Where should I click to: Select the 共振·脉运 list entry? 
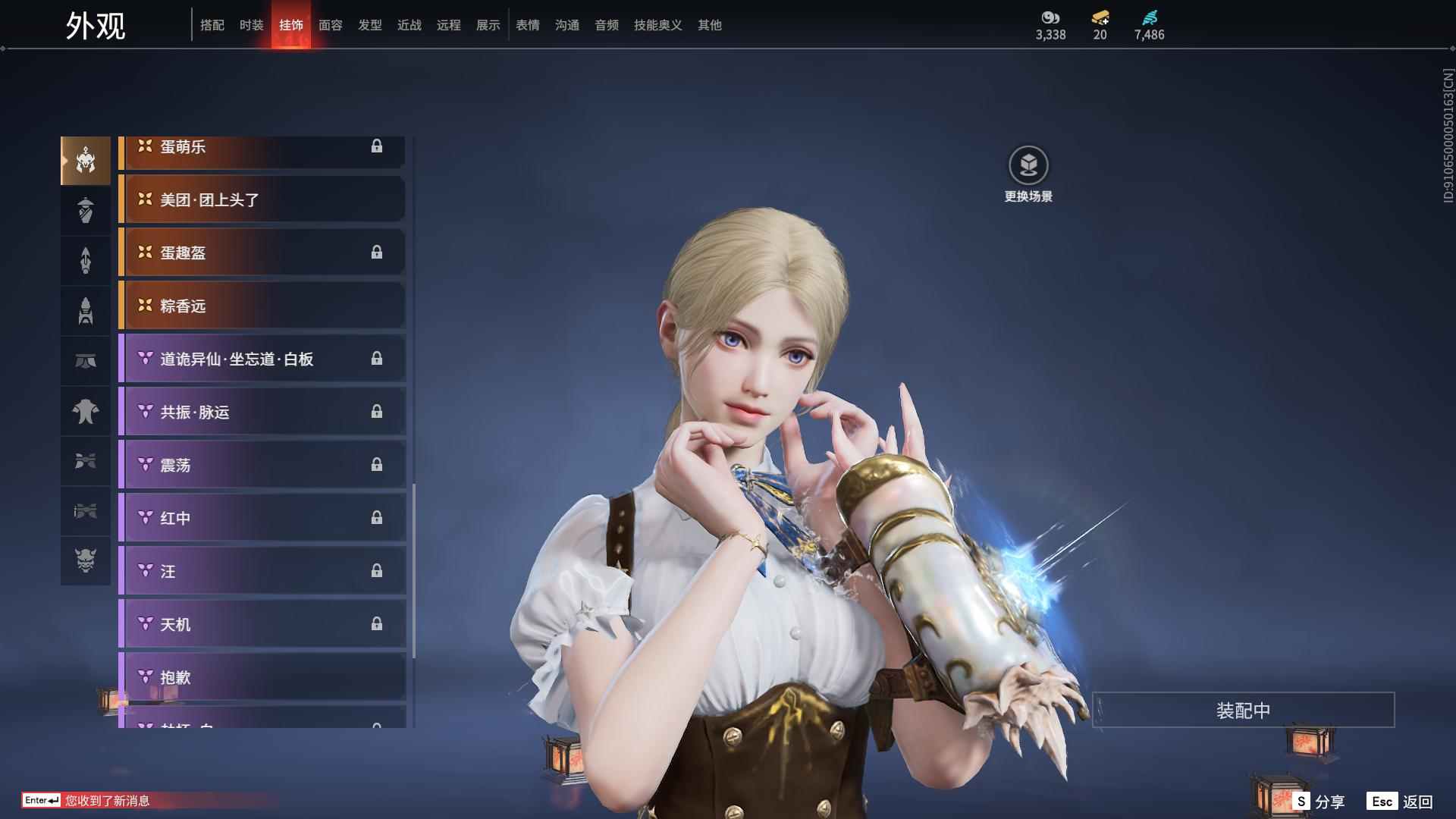[262, 412]
